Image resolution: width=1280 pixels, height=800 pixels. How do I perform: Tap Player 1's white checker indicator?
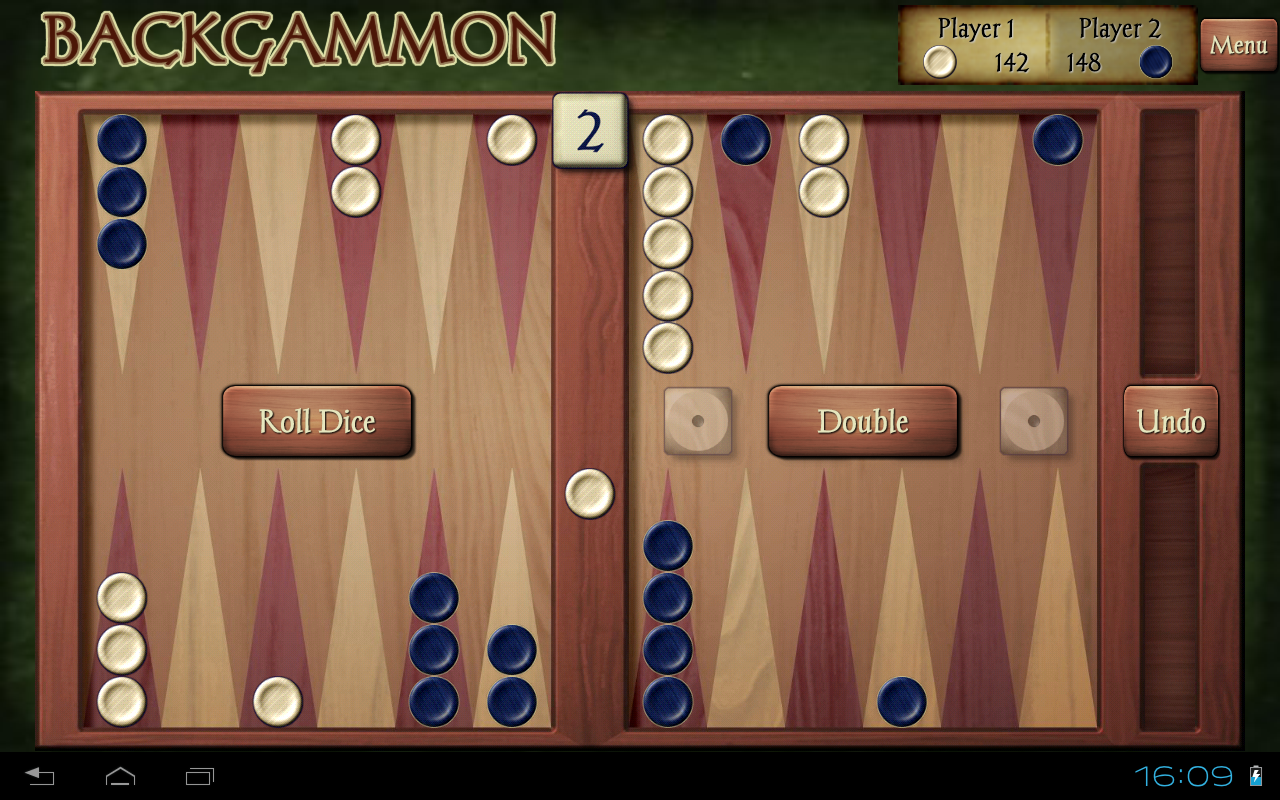click(937, 63)
